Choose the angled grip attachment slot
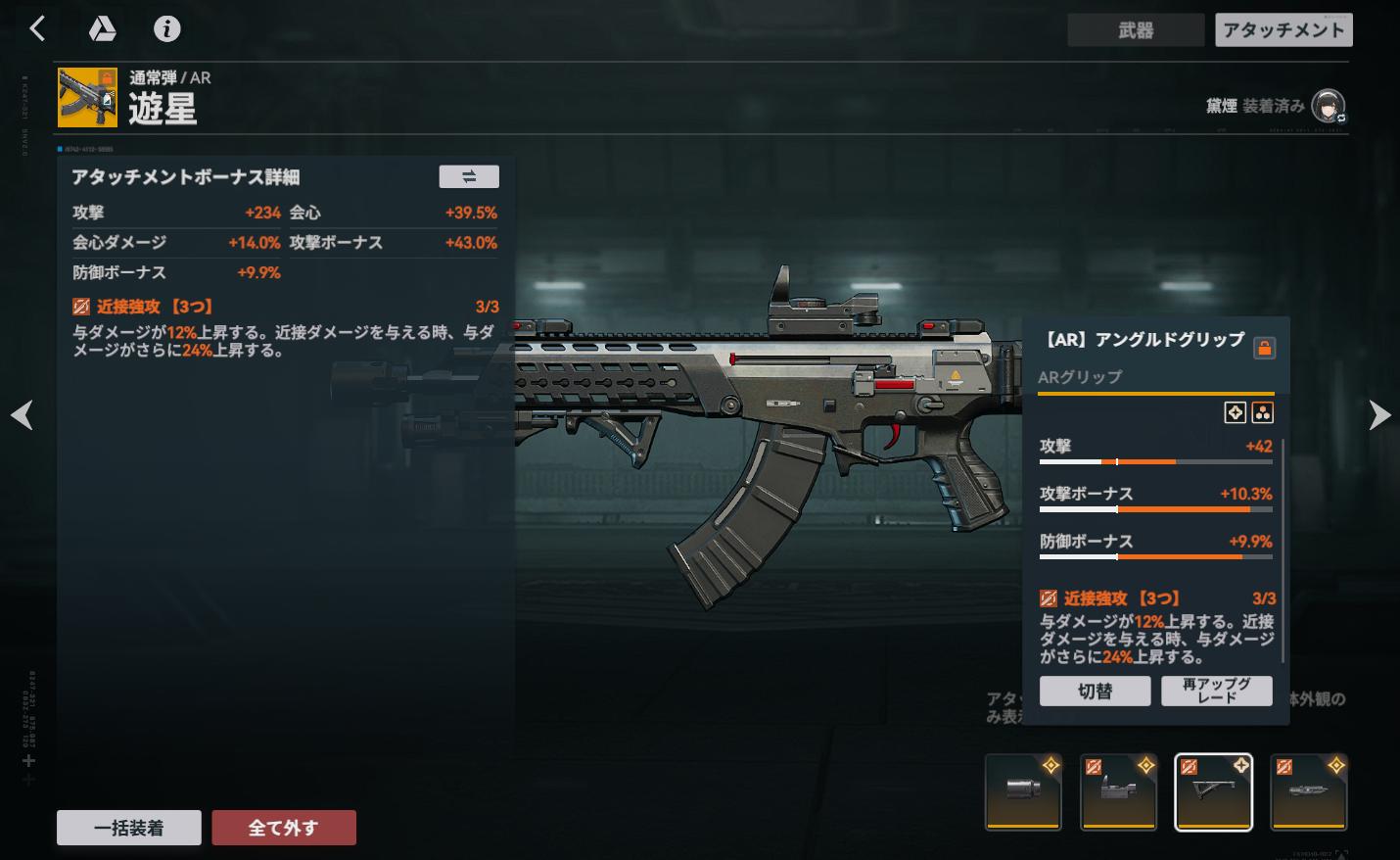 [1213, 791]
